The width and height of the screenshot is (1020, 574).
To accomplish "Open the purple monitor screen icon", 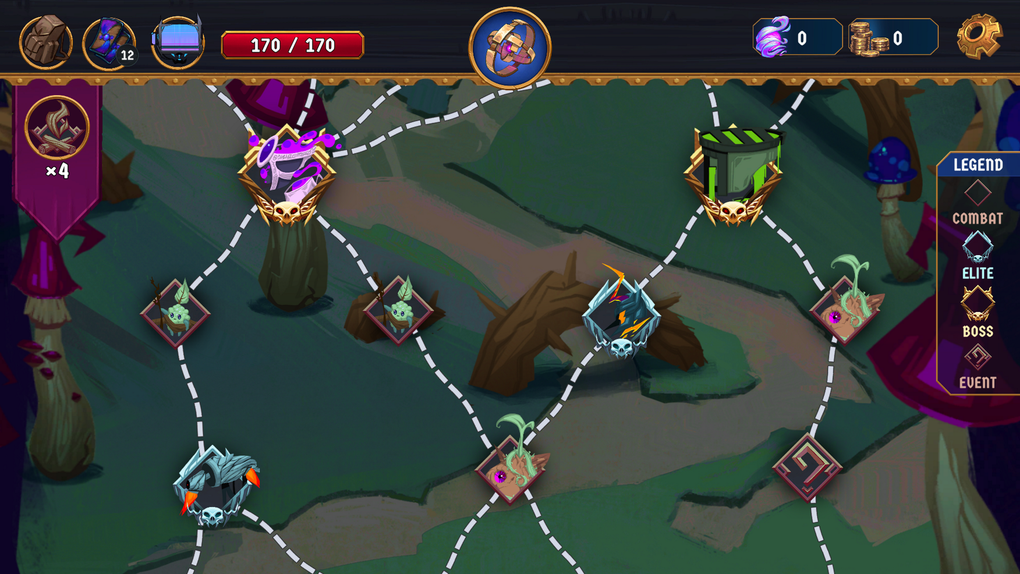I will (x=177, y=43).
